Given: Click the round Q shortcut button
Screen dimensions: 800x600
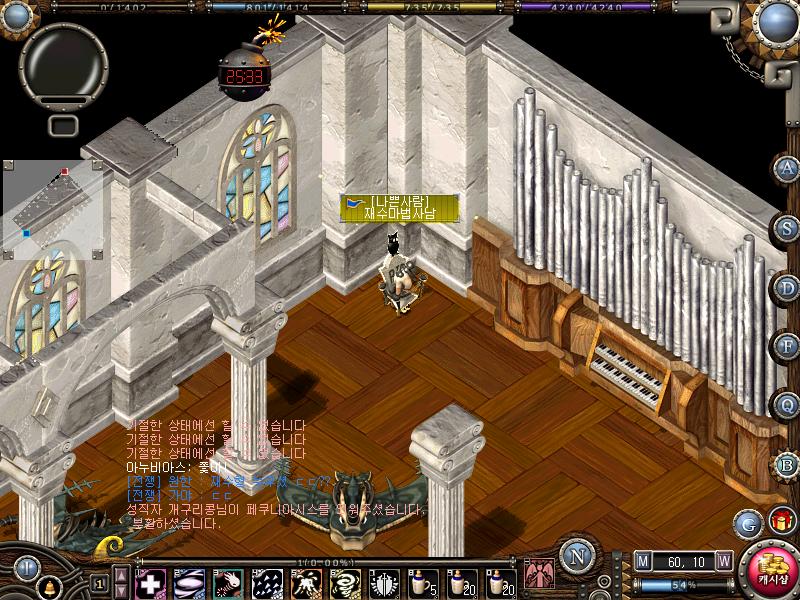Looking at the screenshot, I should (787, 404).
